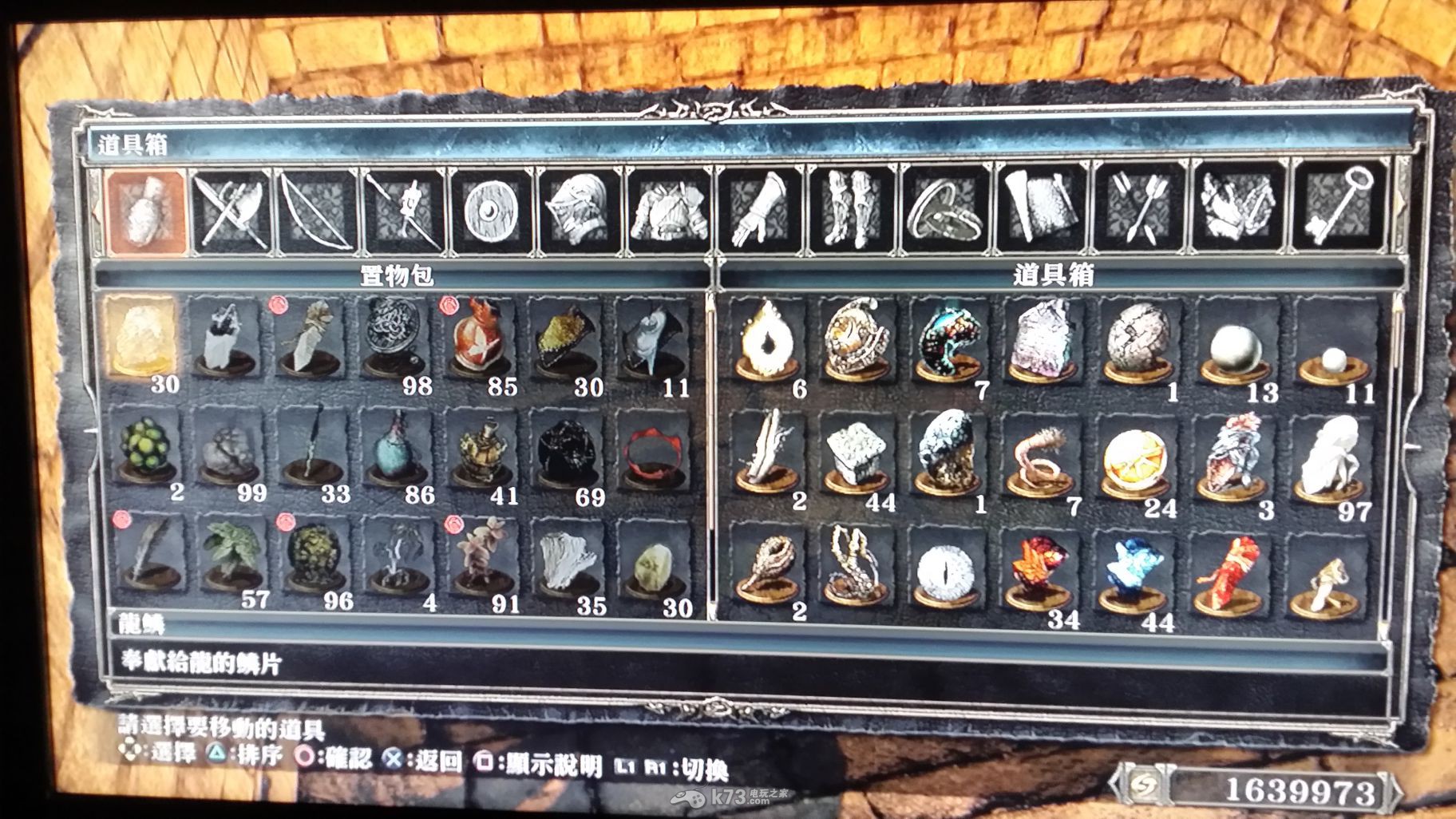Screen dimensions: 1456x819
Task: Select the black rock item with count 69
Action: pyautogui.click(x=568, y=450)
